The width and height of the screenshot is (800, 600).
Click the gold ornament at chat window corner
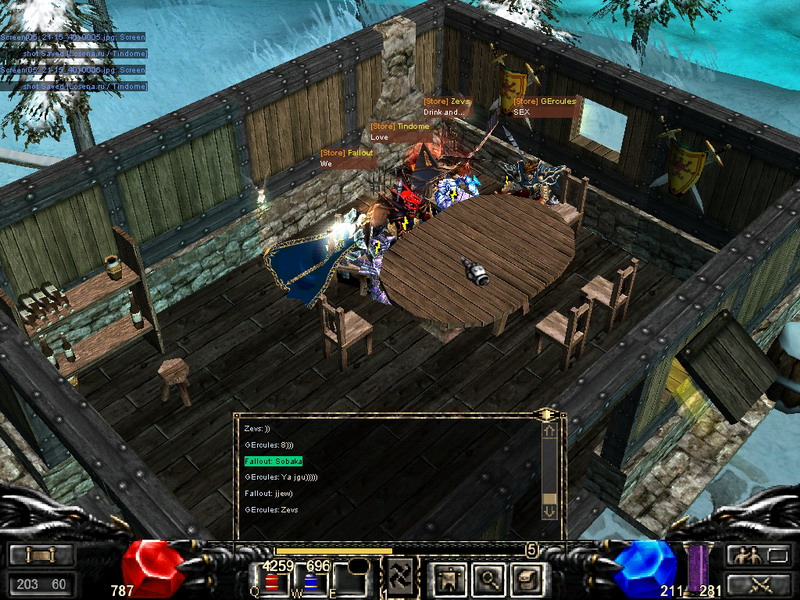pyautogui.click(x=548, y=414)
